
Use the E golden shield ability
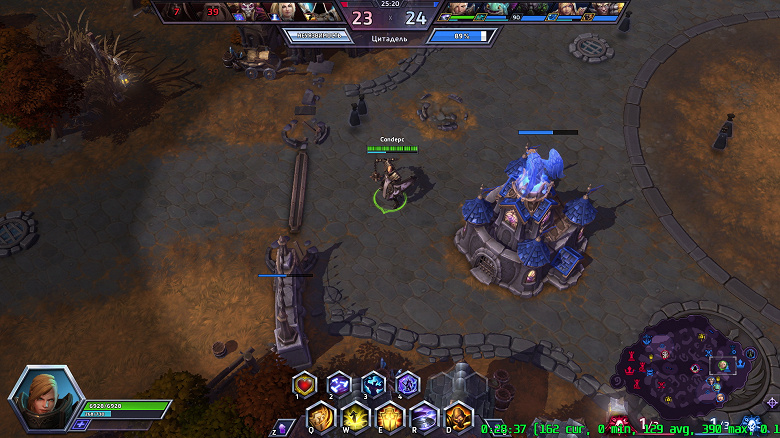pos(389,415)
